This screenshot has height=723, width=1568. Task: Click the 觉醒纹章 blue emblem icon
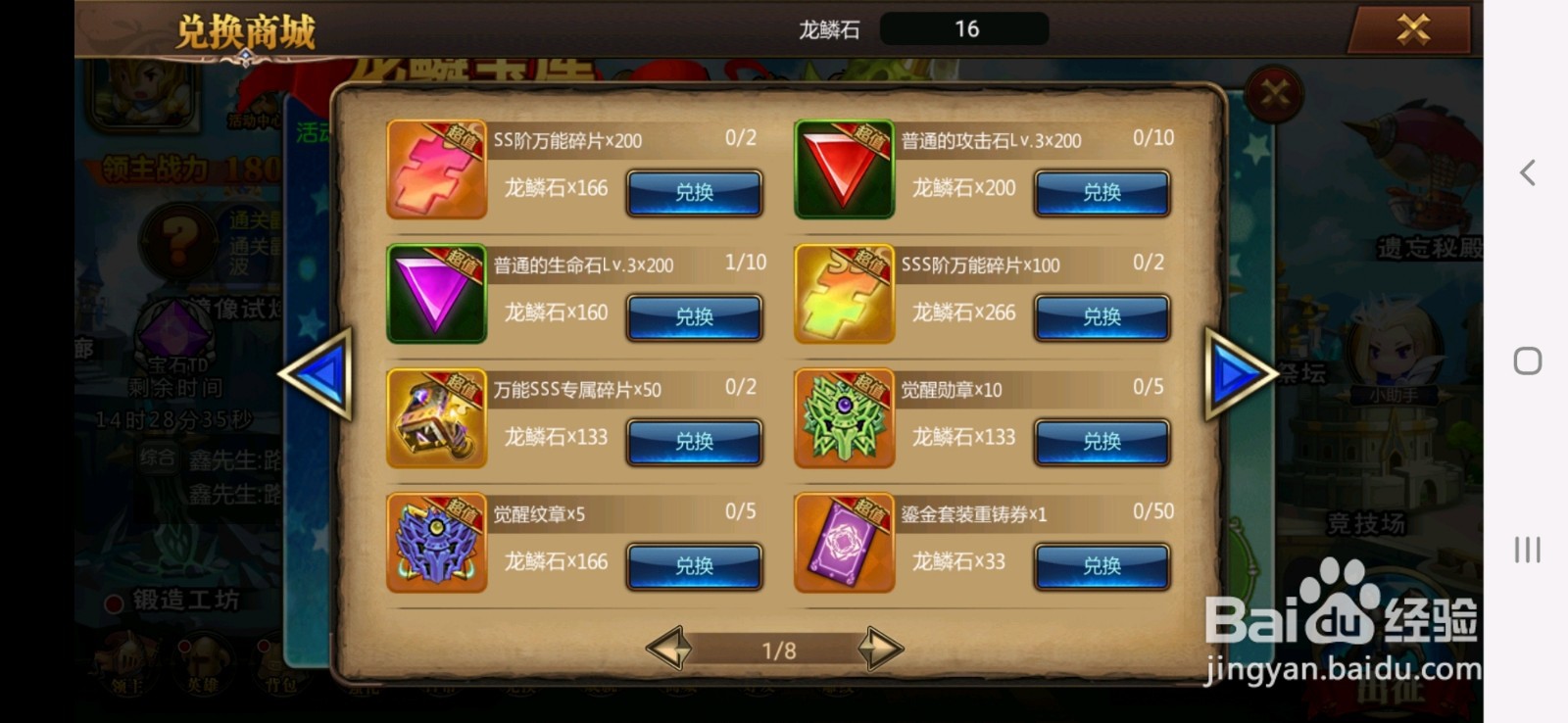tap(436, 542)
